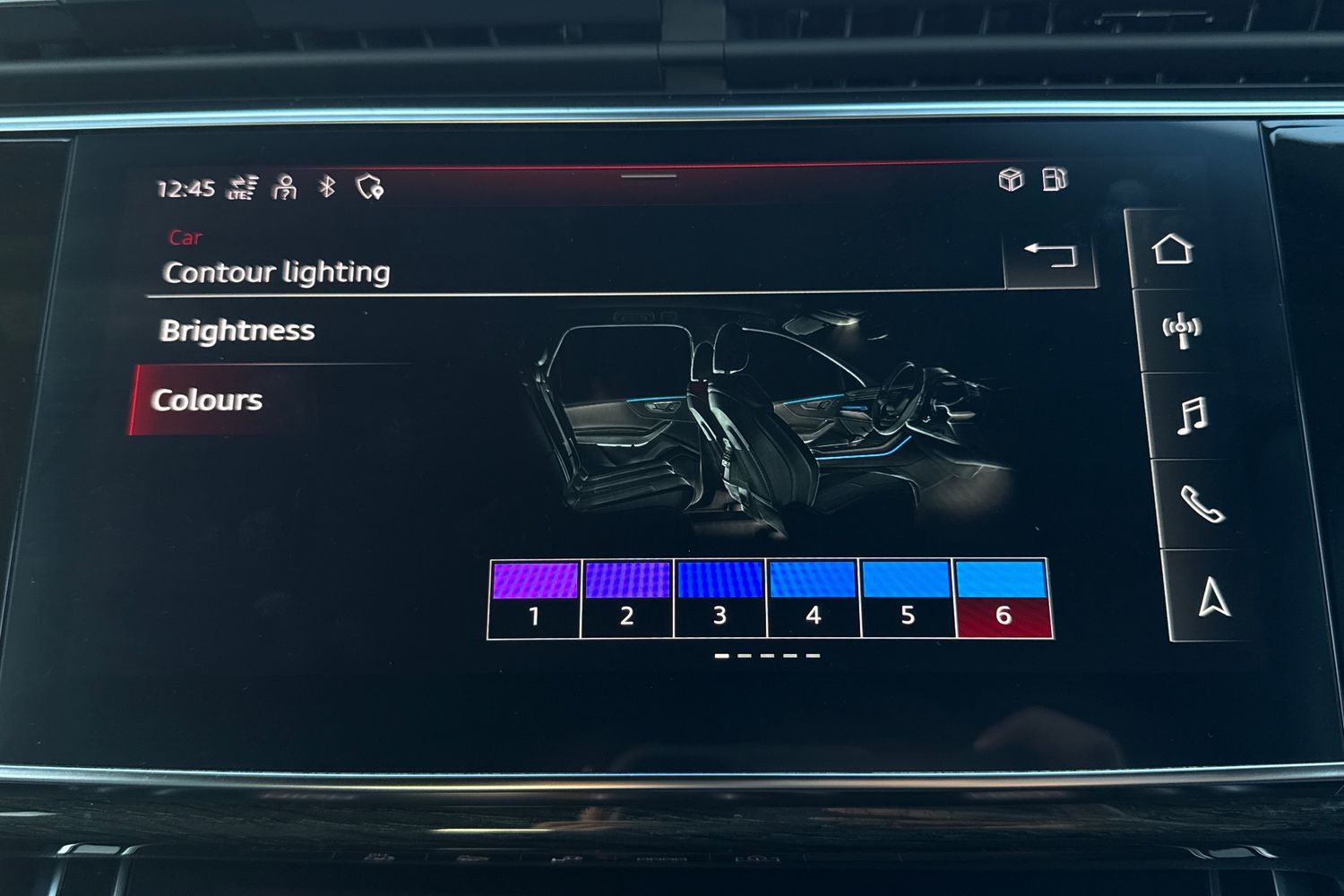
Task: Open the radio antenna menu
Action: tap(1181, 329)
